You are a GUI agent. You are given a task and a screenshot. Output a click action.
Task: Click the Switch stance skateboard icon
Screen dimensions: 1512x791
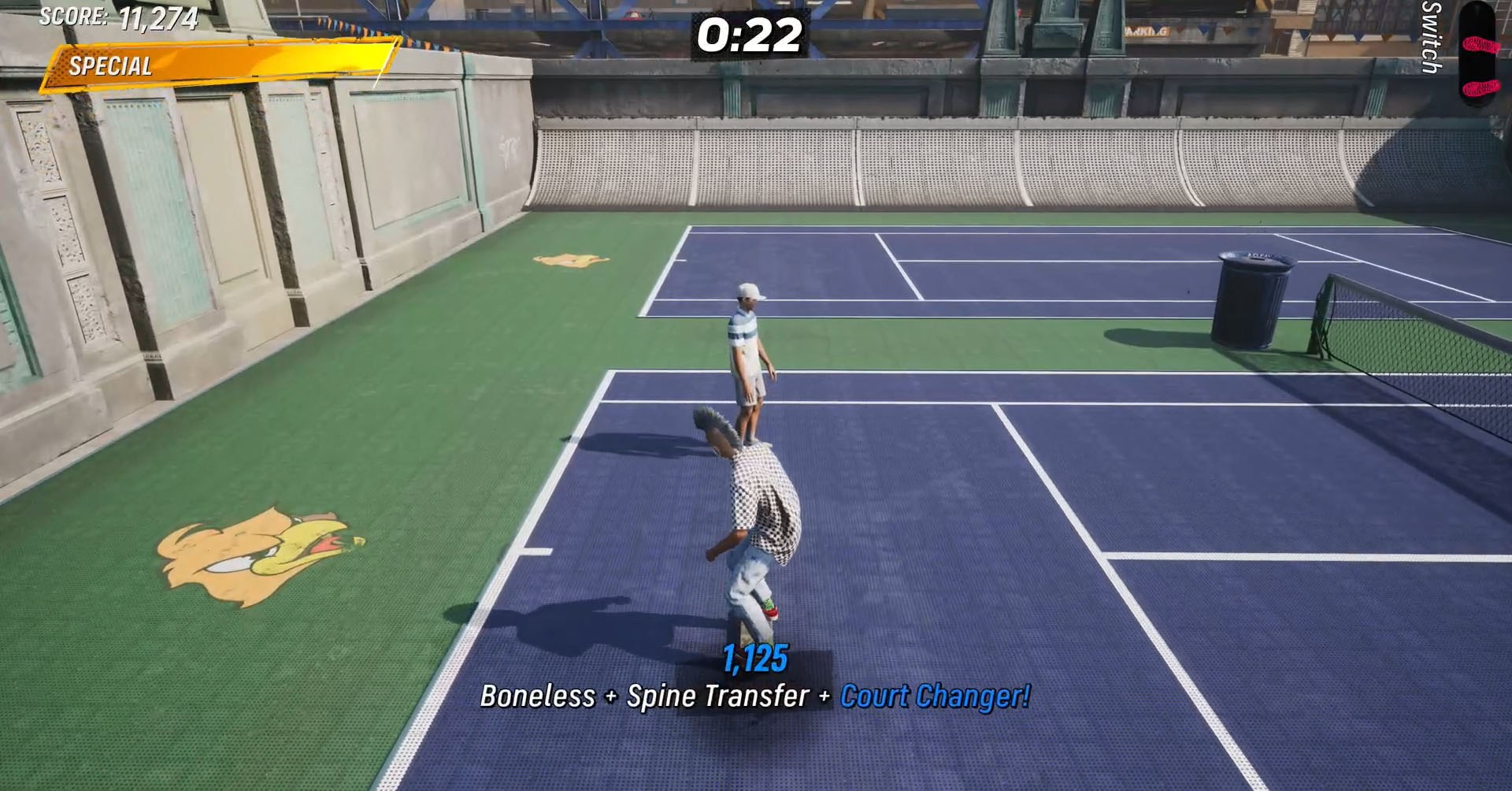point(1479,55)
